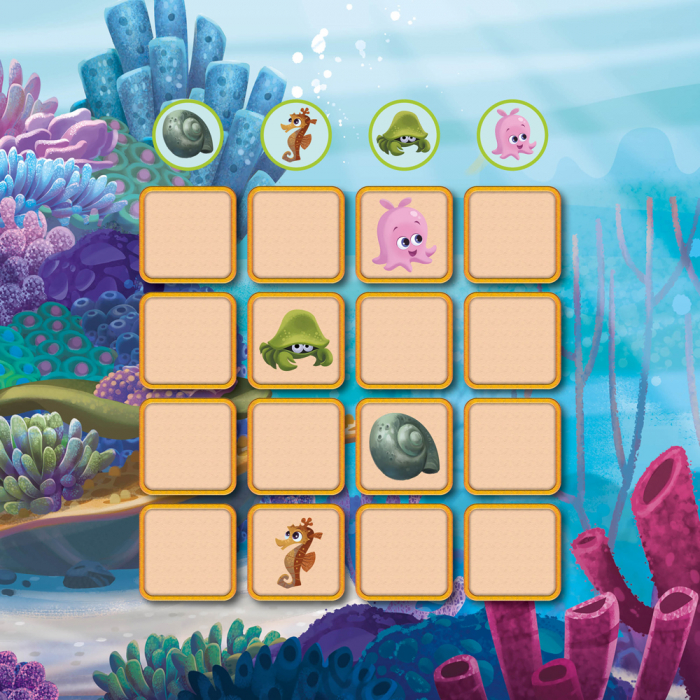Select the pink octopus tile on the board
The width and height of the screenshot is (700, 700).
pyautogui.click(x=404, y=235)
